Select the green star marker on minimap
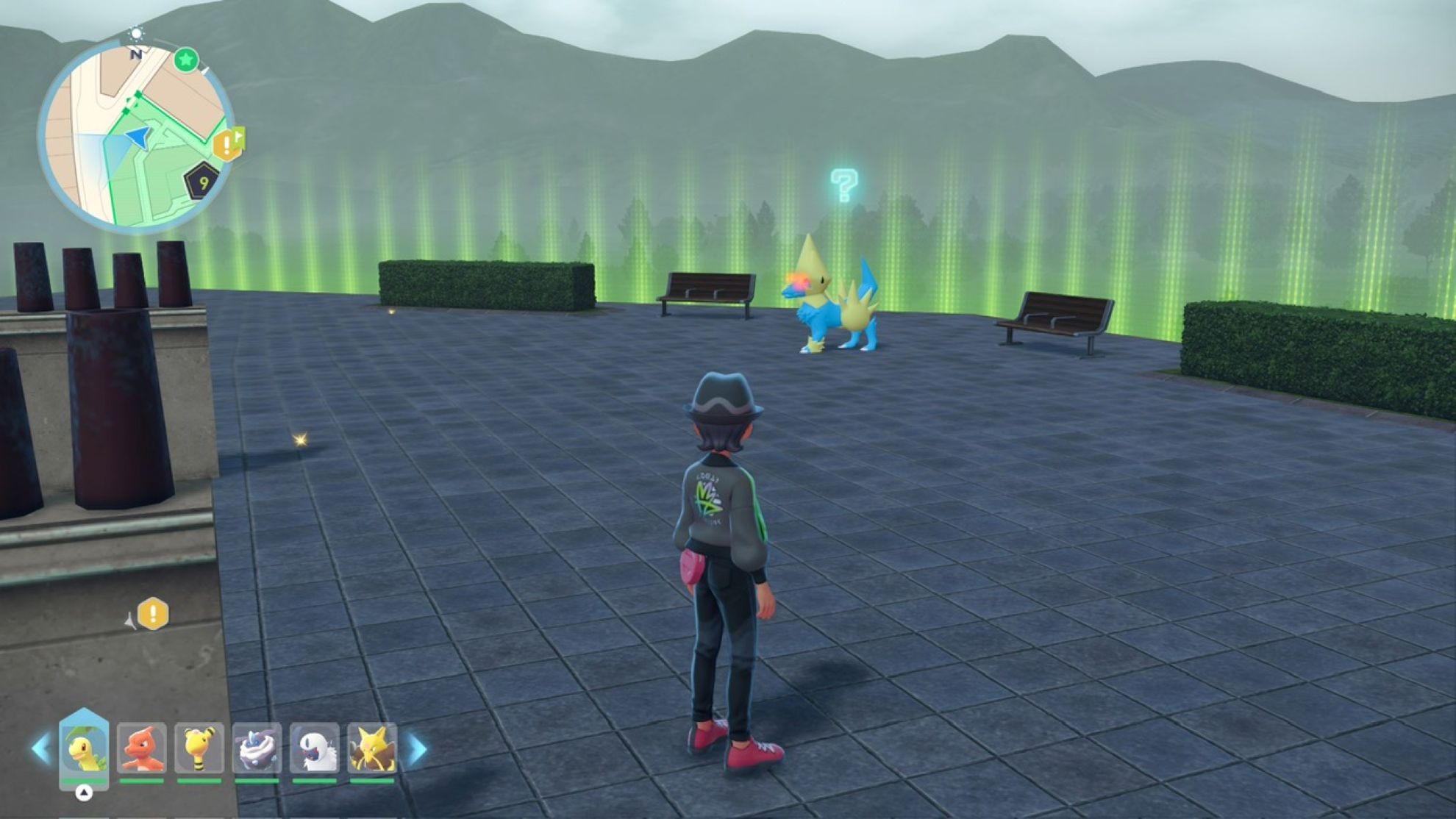The image size is (1456, 819). pos(186,60)
